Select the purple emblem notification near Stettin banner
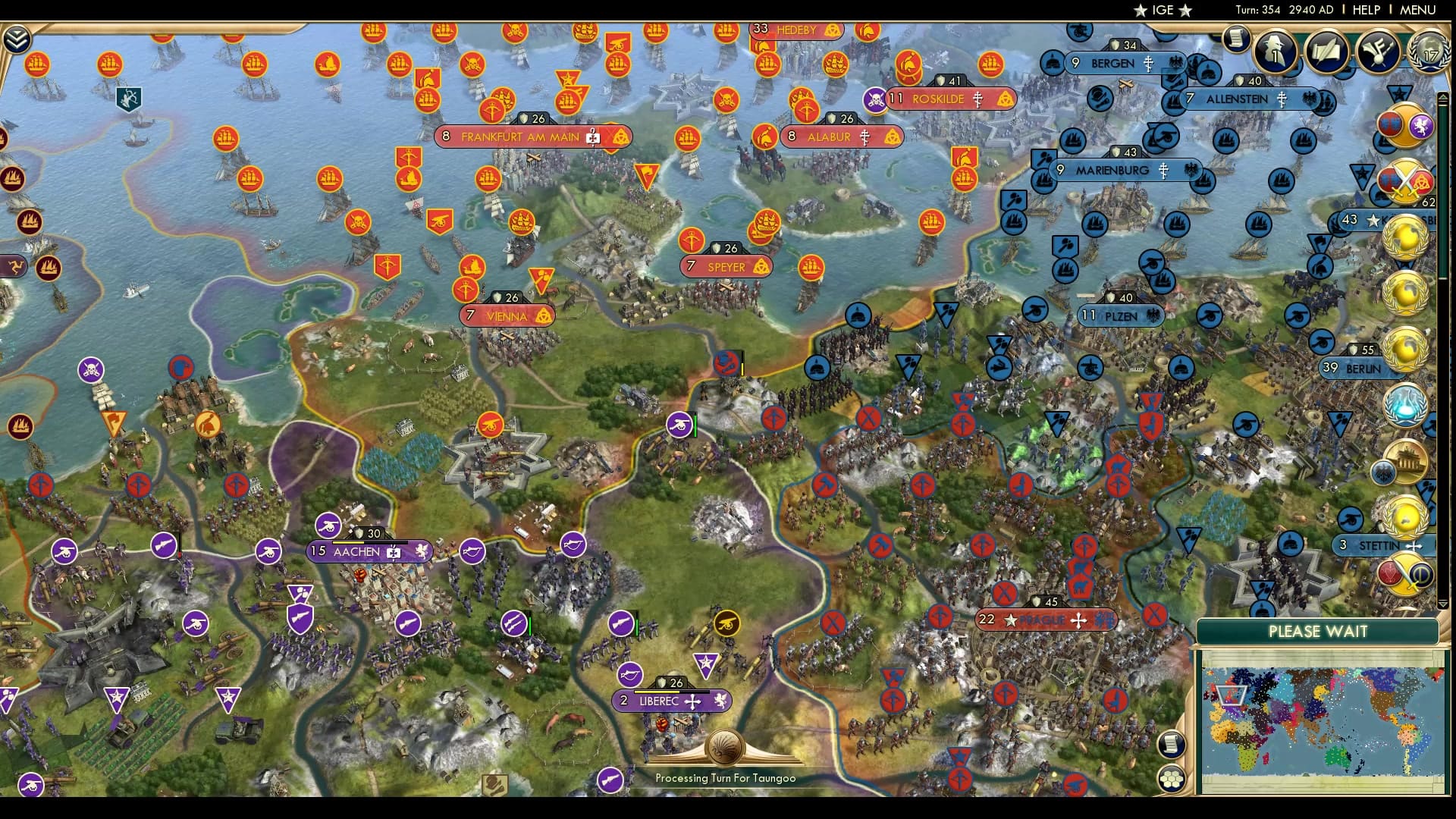The width and height of the screenshot is (1456, 819). (1406, 575)
